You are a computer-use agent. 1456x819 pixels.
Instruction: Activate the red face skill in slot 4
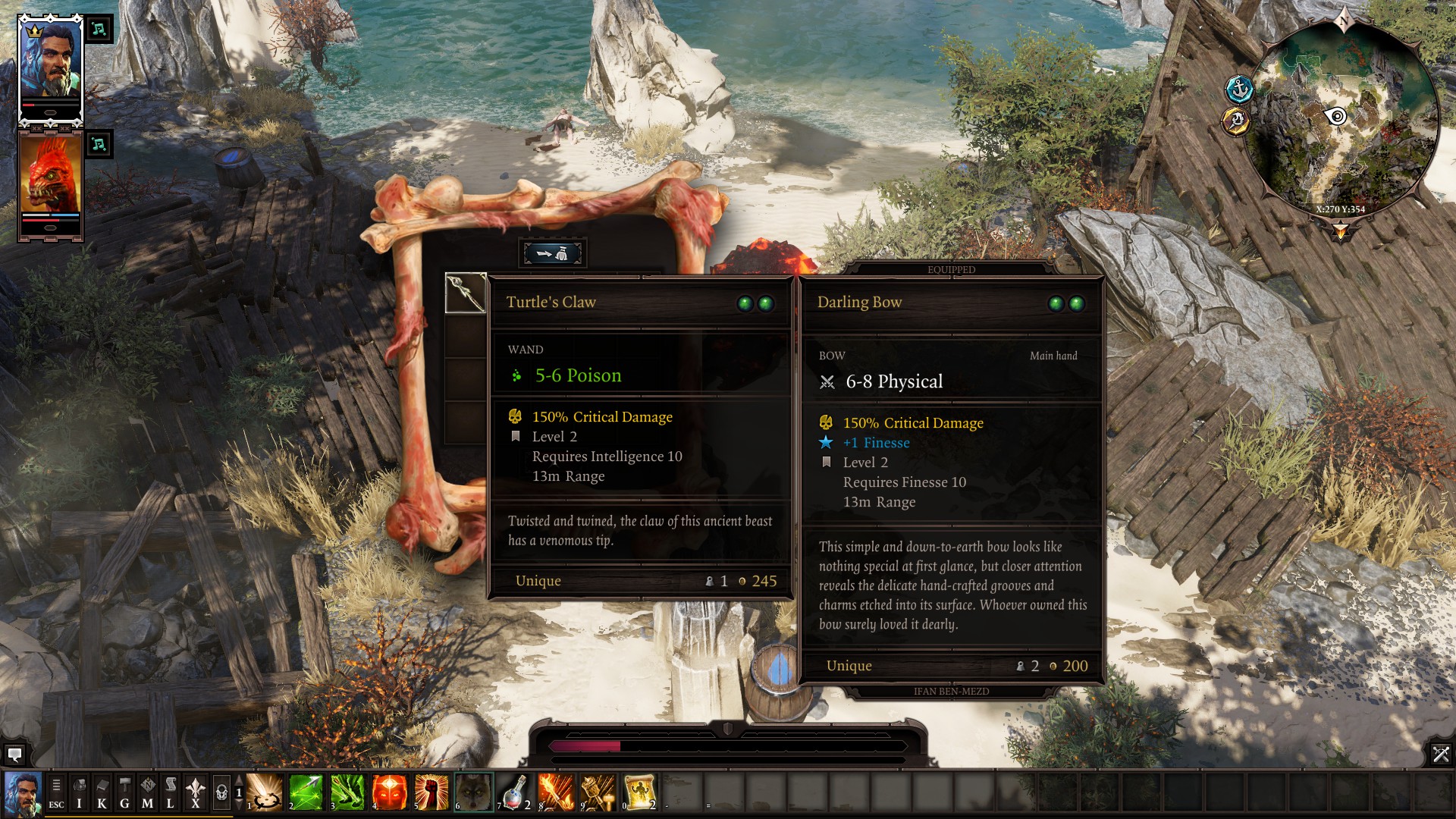tap(390, 792)
